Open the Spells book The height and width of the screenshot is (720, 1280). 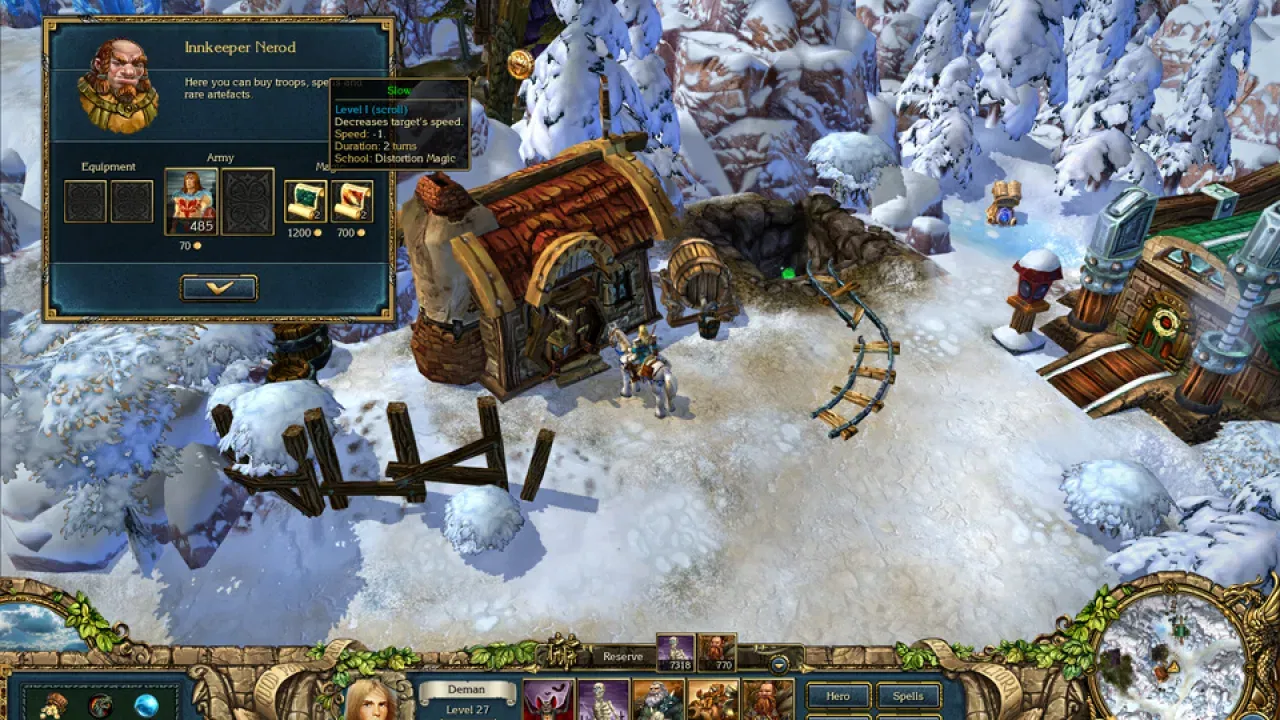(x=908, y=696)
